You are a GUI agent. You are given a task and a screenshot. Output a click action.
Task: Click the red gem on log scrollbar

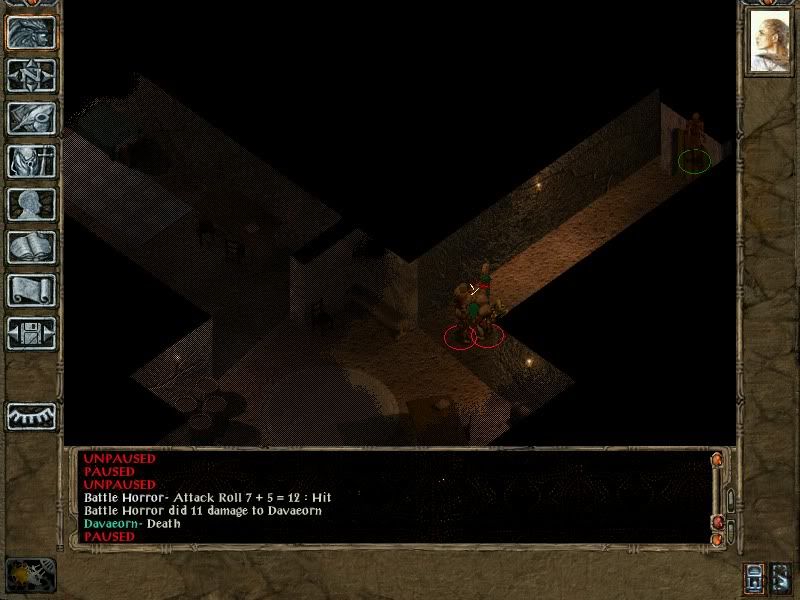[x=716, y=522]
